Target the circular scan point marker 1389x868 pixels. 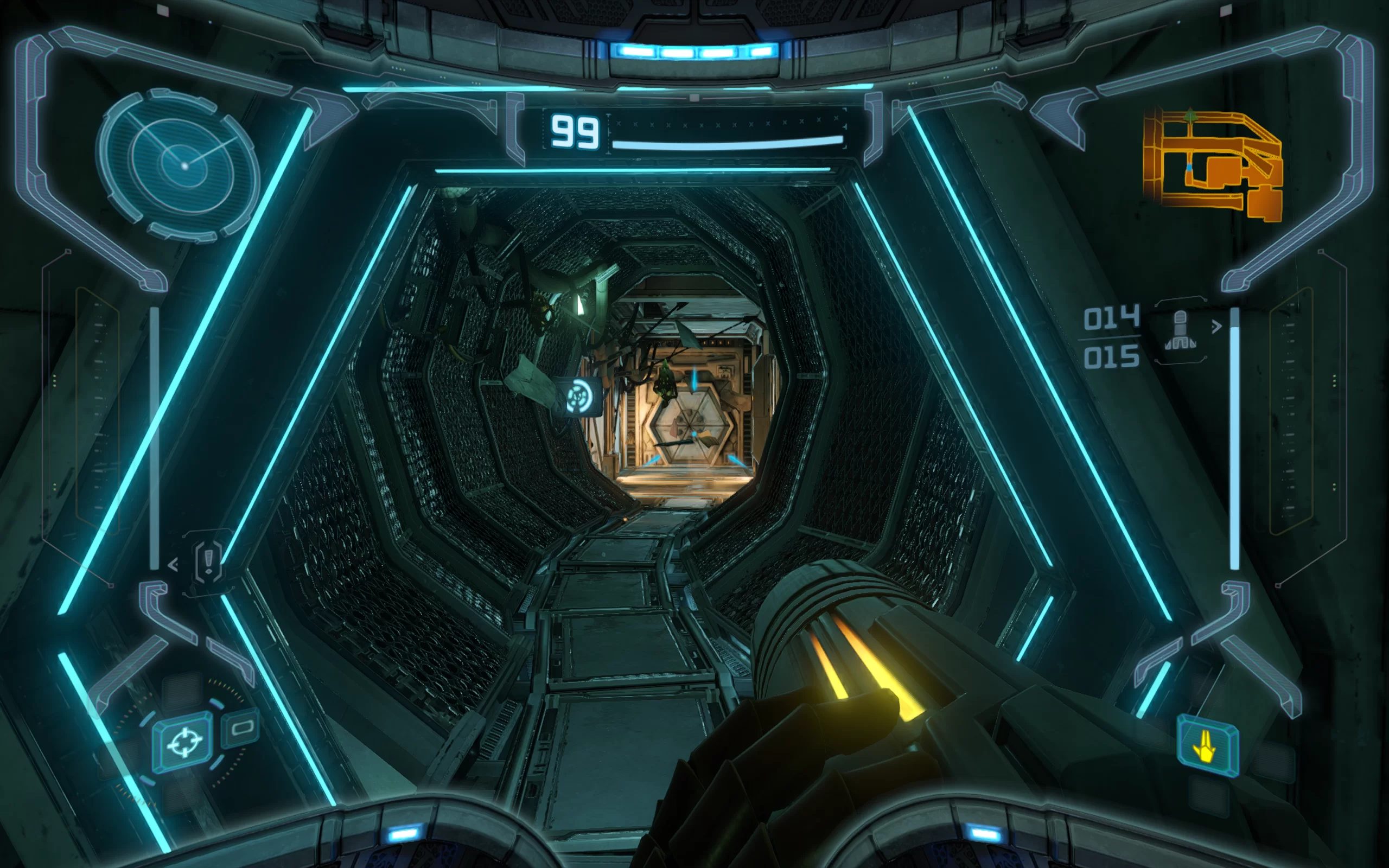[x=578, y=396]
